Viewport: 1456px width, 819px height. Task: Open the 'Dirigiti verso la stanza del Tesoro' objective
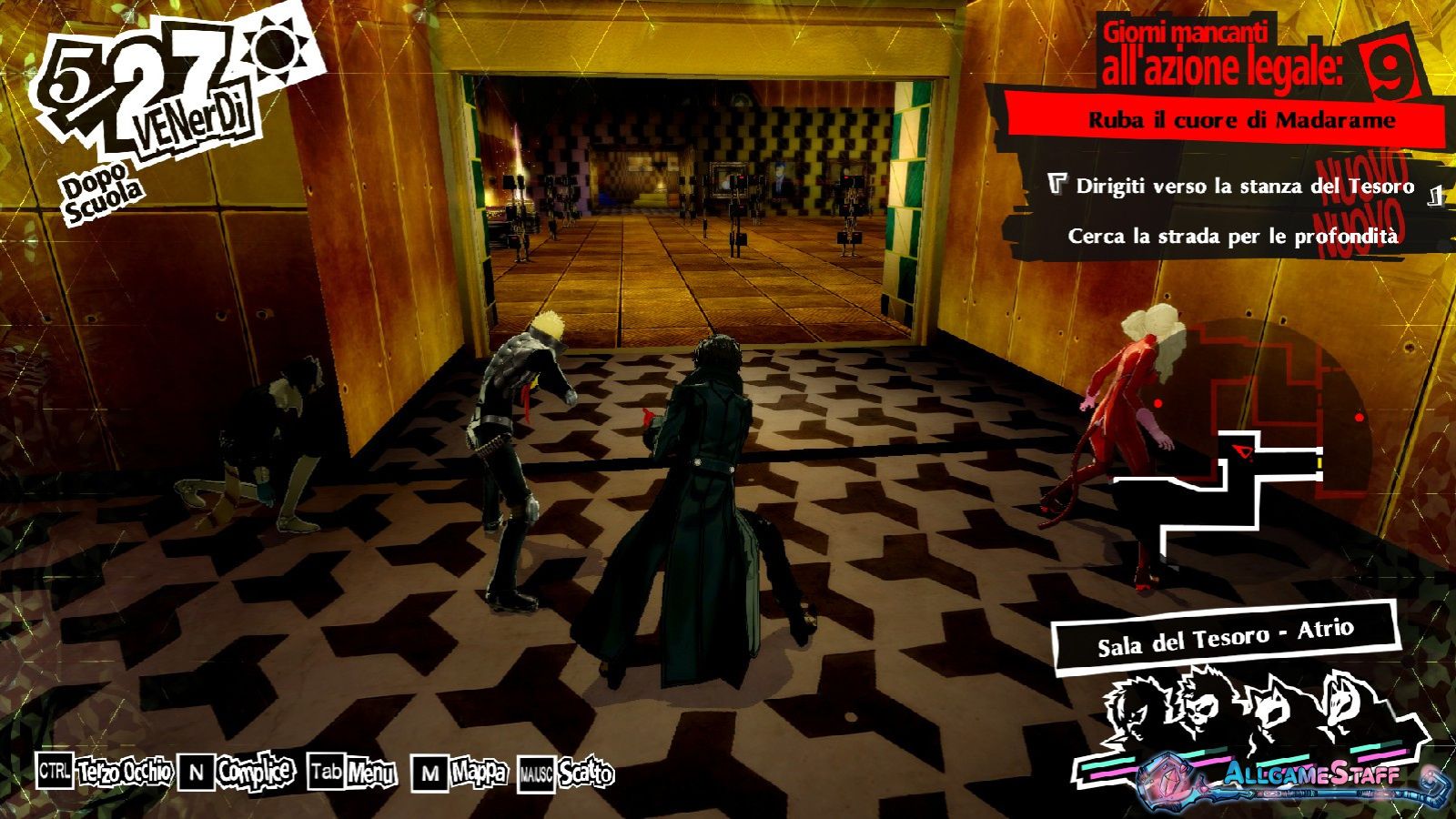(x=1244, y=187)
